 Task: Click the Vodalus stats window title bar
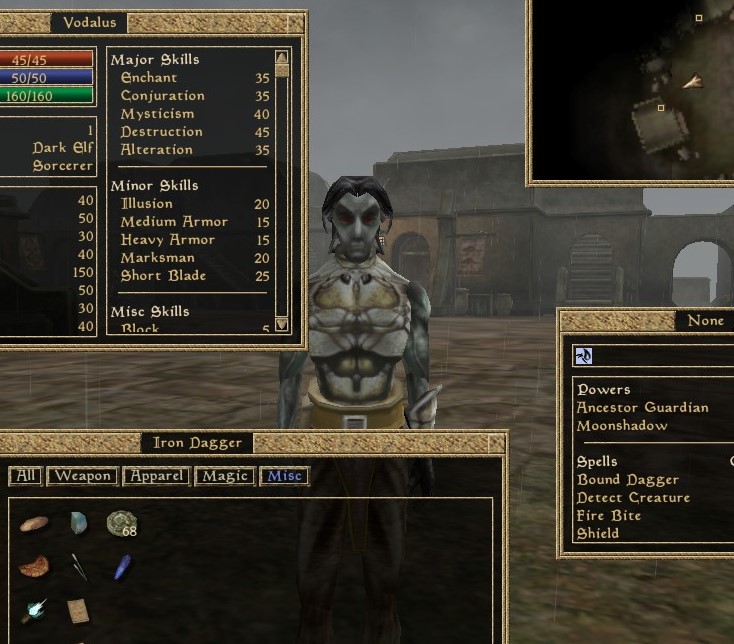pyautogui.click(x=90, y=22)
